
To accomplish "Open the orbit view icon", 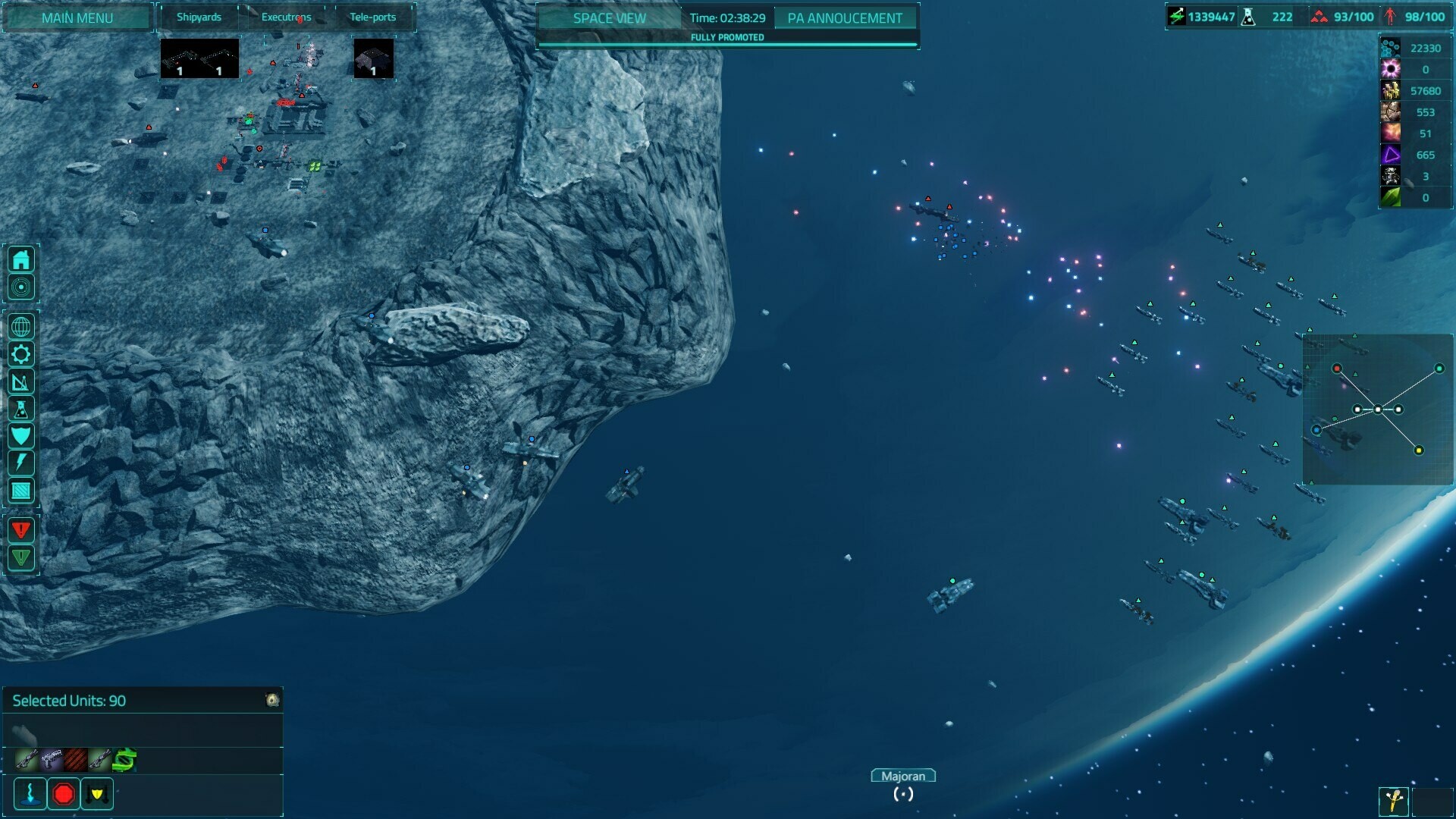I will 21,287.
